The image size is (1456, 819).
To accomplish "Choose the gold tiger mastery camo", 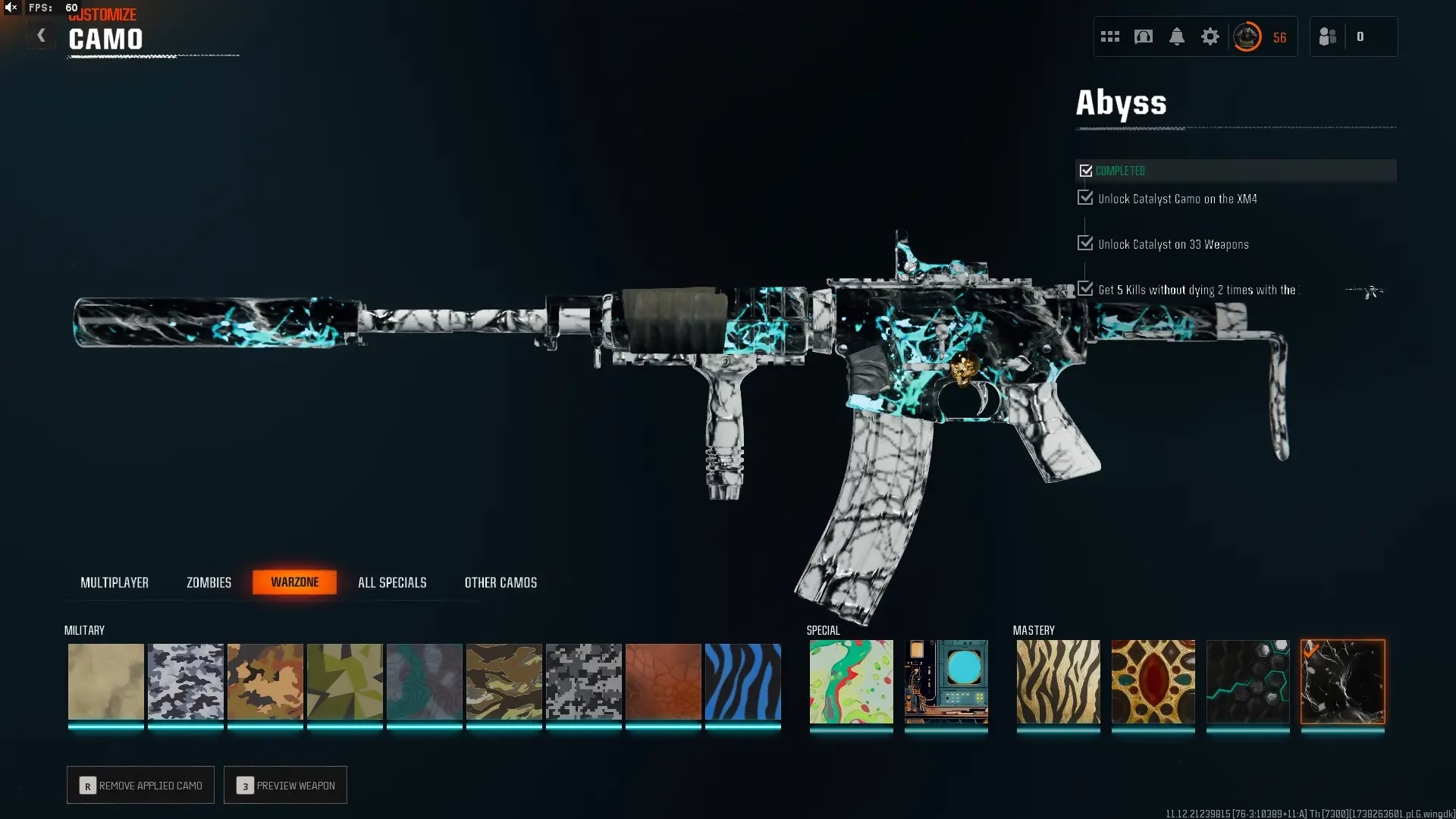I will [1058, 682].
